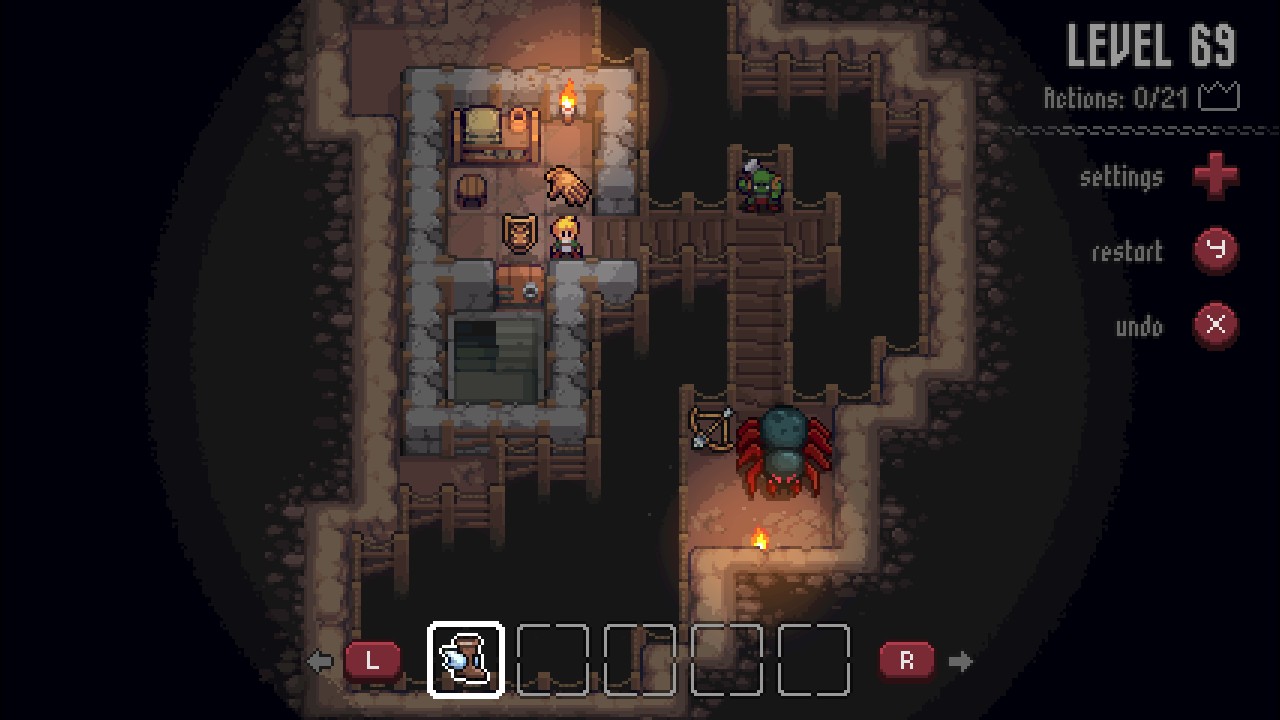
Task: Restart the level using the Y button icon
Action: coord(1213,252)
